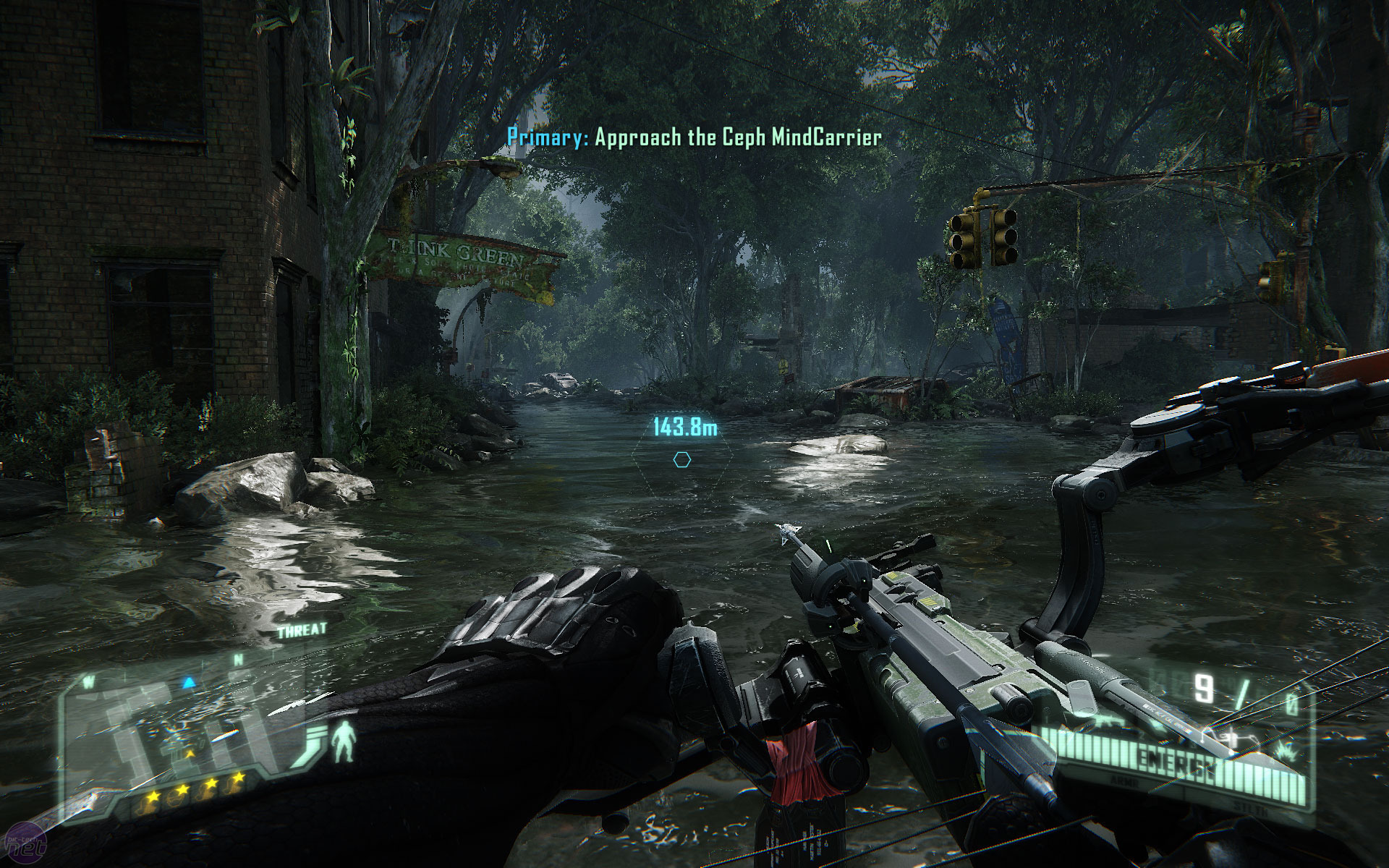This screenshot has height=868, width=1389.
Task: Click the hexagonal objective waypoint marker
Action: (x=681, y=459)
